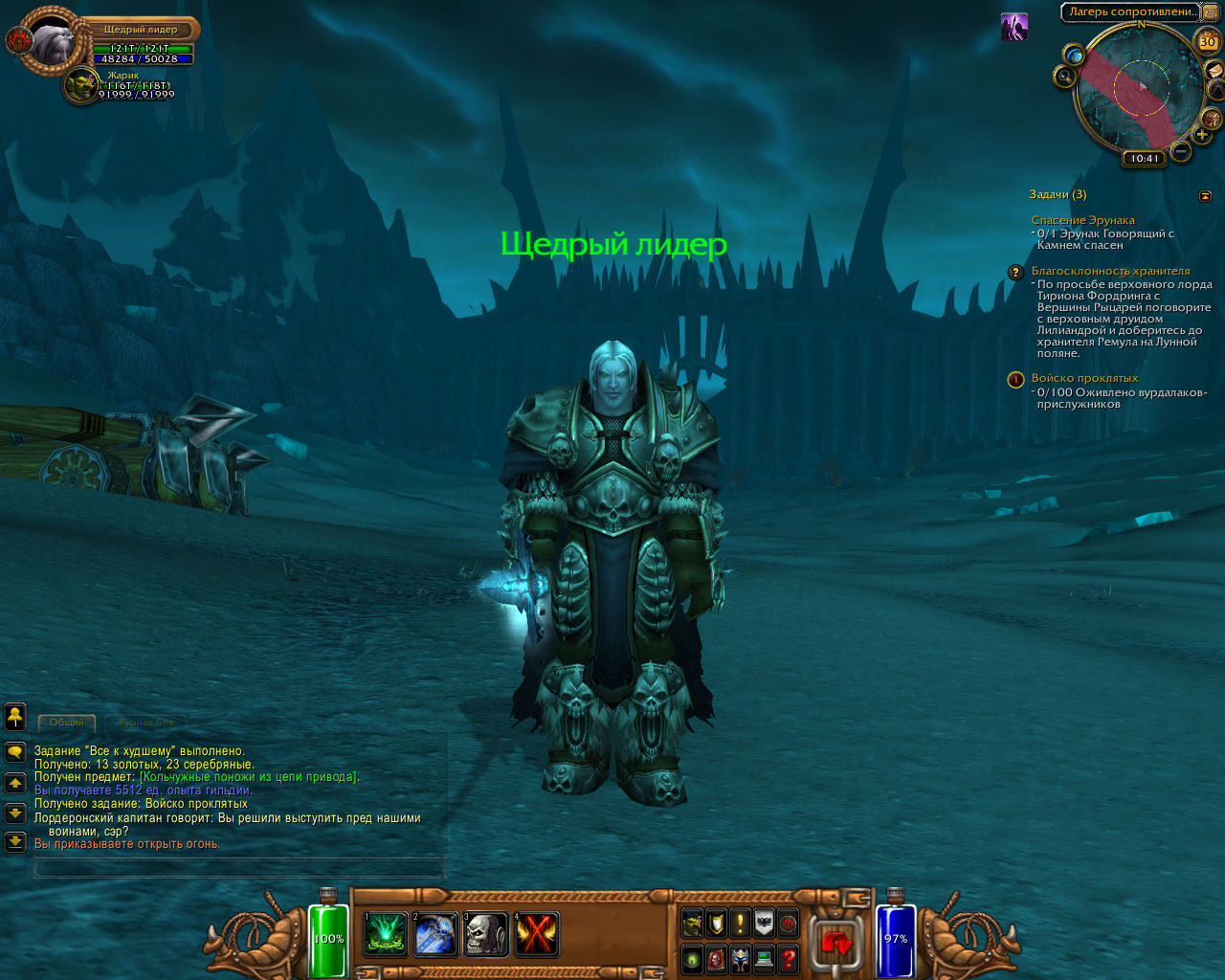Activate the green ability in slot 1

(x=386, y=934)
